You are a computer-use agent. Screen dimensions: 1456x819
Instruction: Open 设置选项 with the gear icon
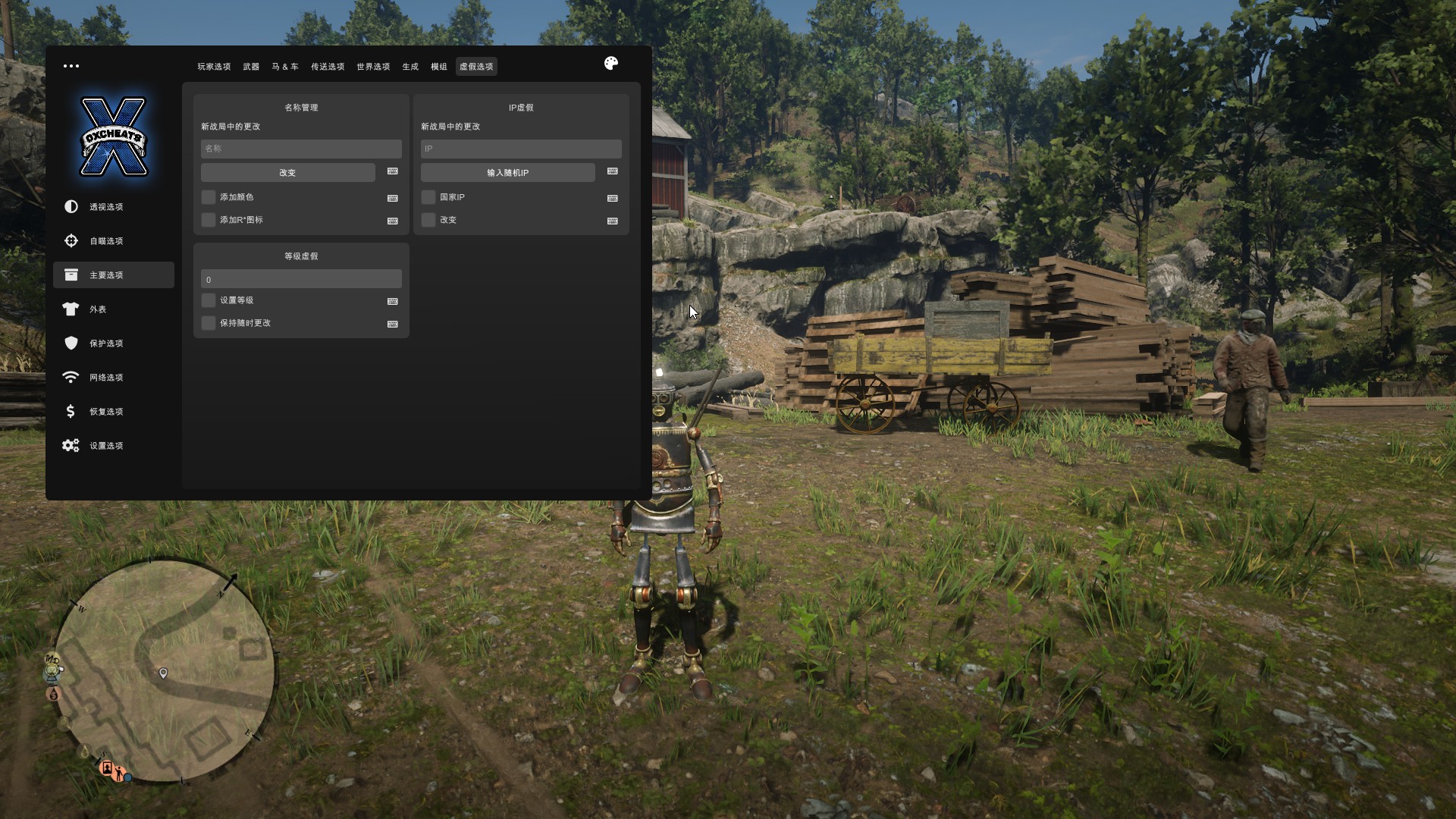(106, 446)
